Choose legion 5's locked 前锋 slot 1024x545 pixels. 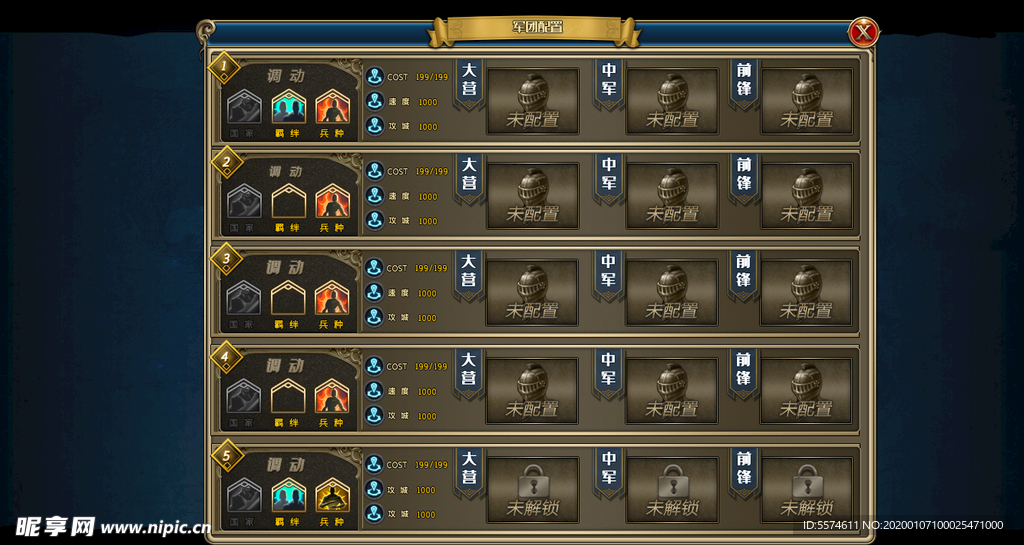pos(806,490)
